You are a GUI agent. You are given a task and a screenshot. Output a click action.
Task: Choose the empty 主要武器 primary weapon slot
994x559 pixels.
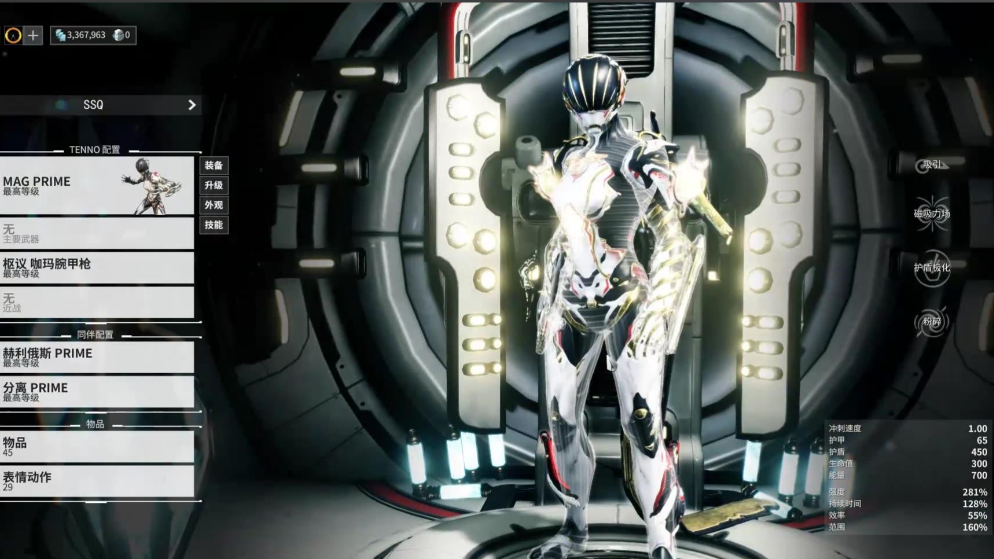click(97, 233)
